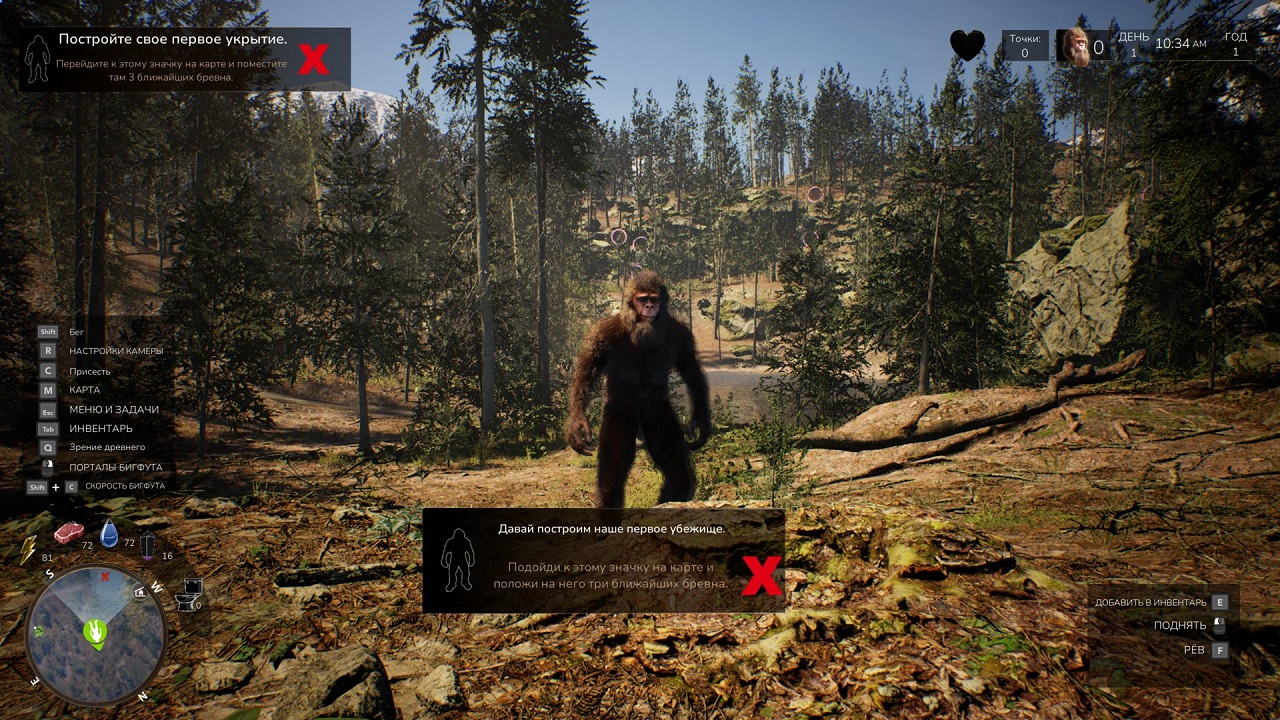Click the black heart health icon

(967, 46)
